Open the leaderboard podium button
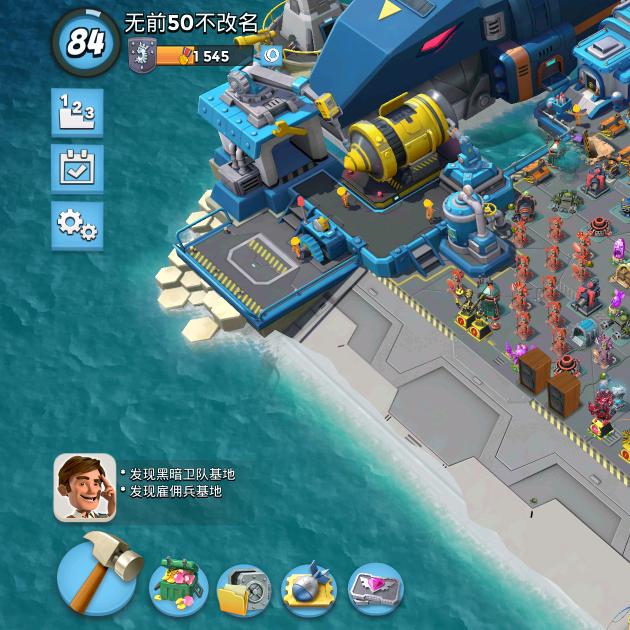630x630 pixels. [x=77, y=112]
